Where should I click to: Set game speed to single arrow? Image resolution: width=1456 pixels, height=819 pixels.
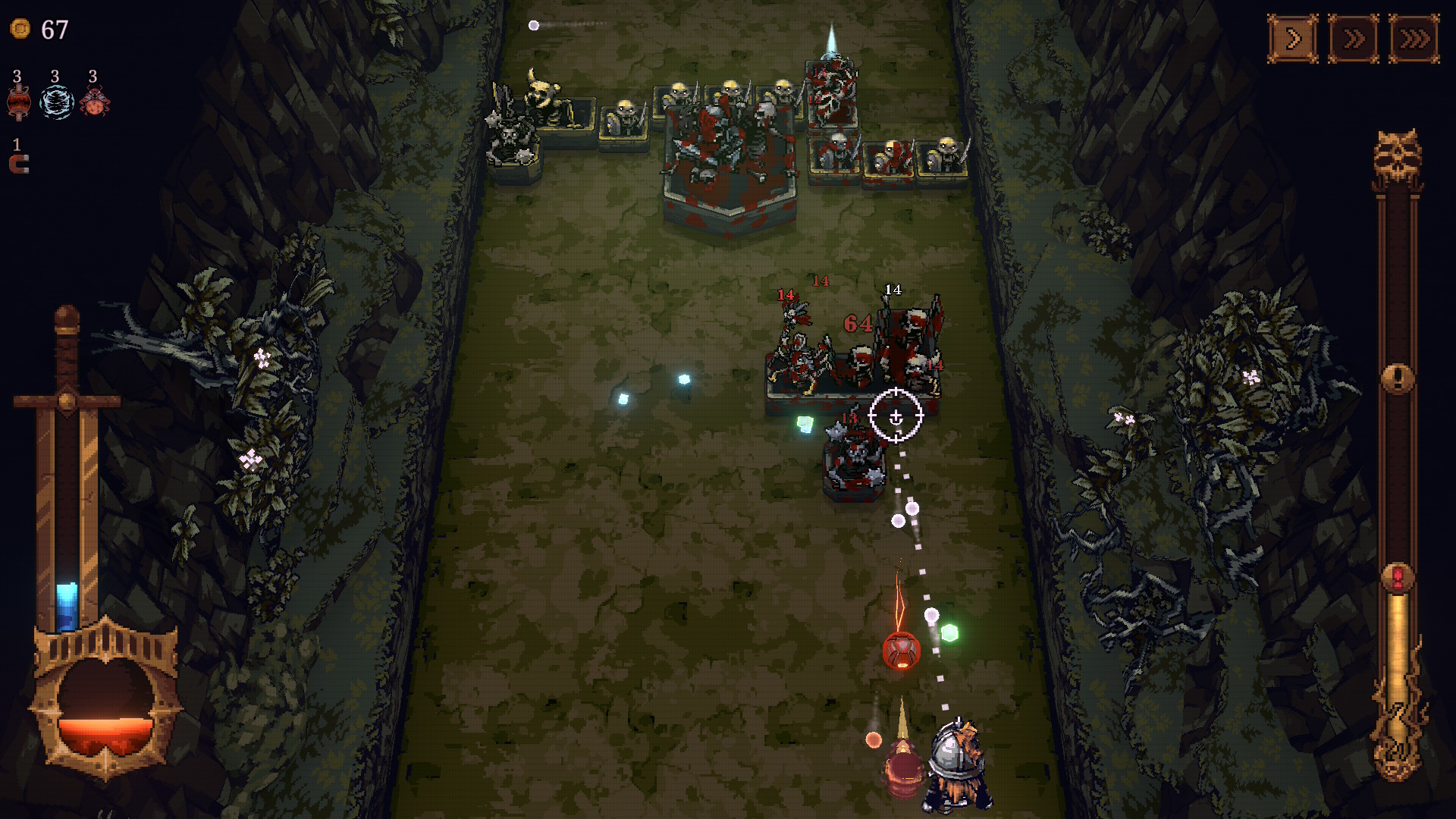1292,39
